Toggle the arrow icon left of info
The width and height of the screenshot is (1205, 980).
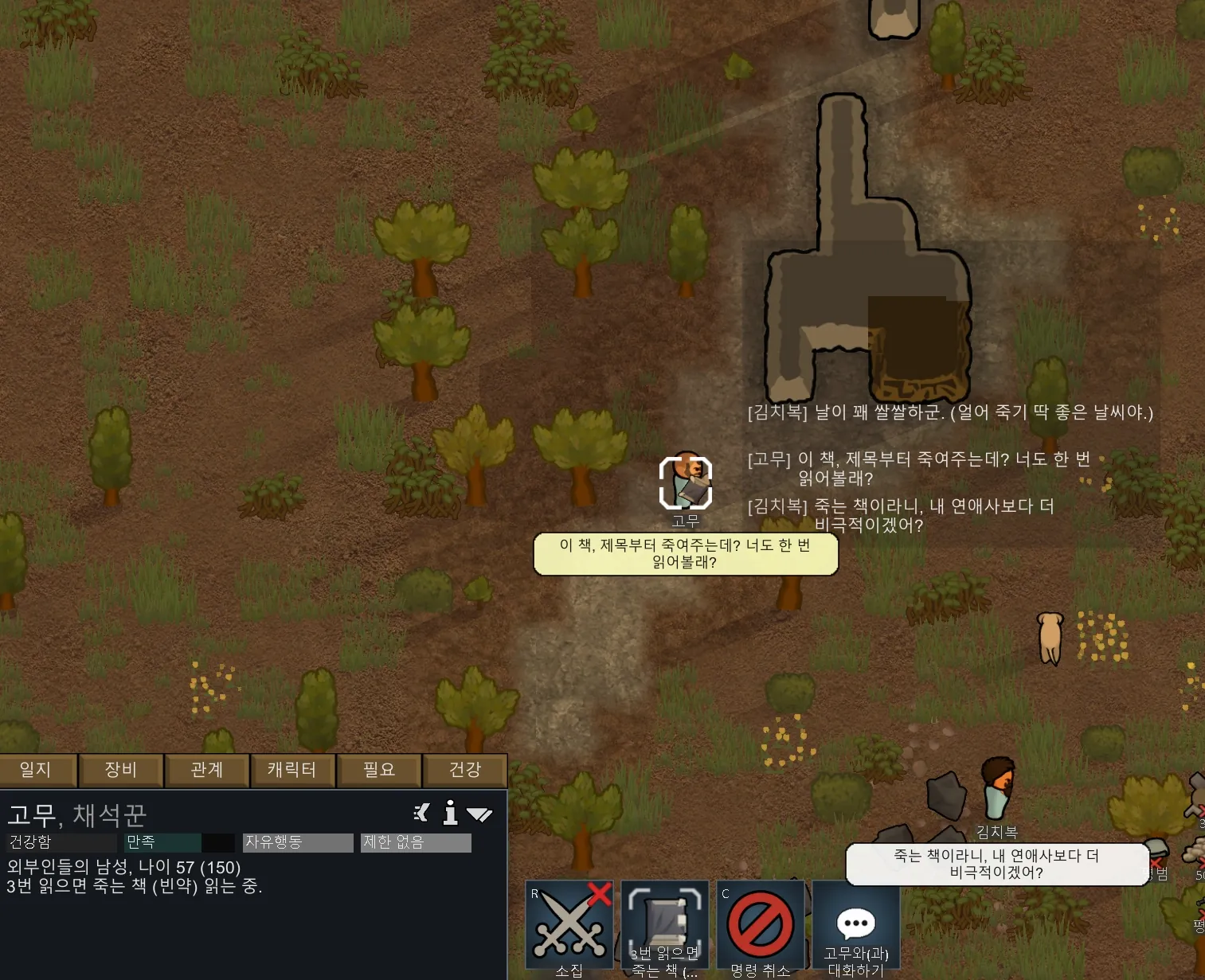[422, 813]
